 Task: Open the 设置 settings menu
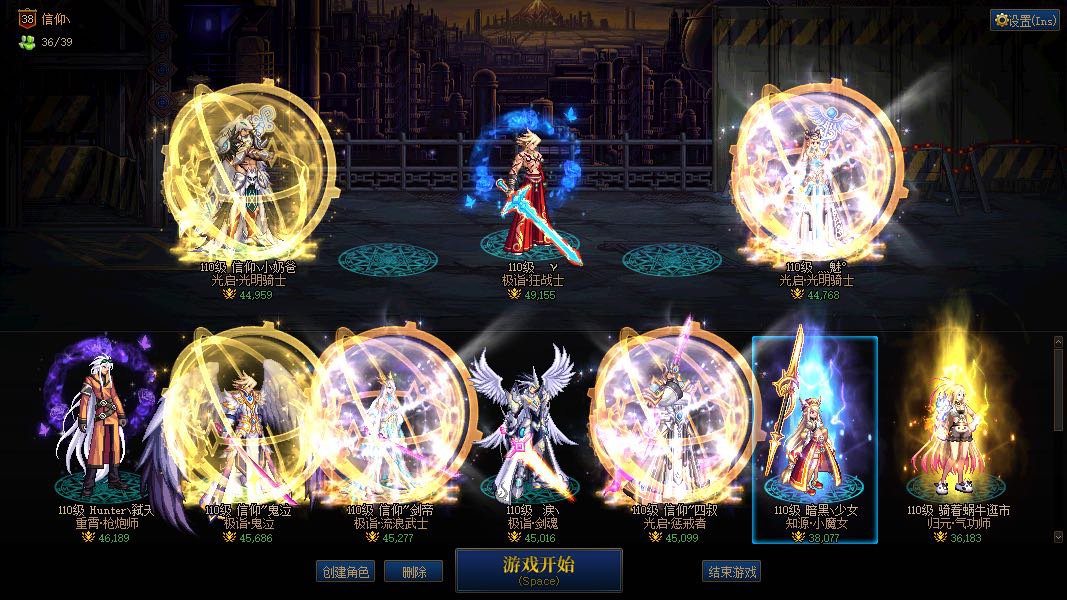tap(1024, 20)
